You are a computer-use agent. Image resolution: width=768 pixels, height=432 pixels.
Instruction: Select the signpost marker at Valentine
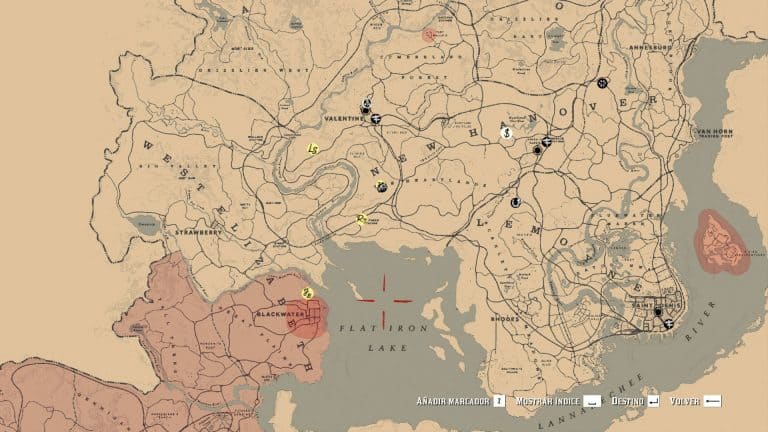pyautogui.click(x=376, y=120)
